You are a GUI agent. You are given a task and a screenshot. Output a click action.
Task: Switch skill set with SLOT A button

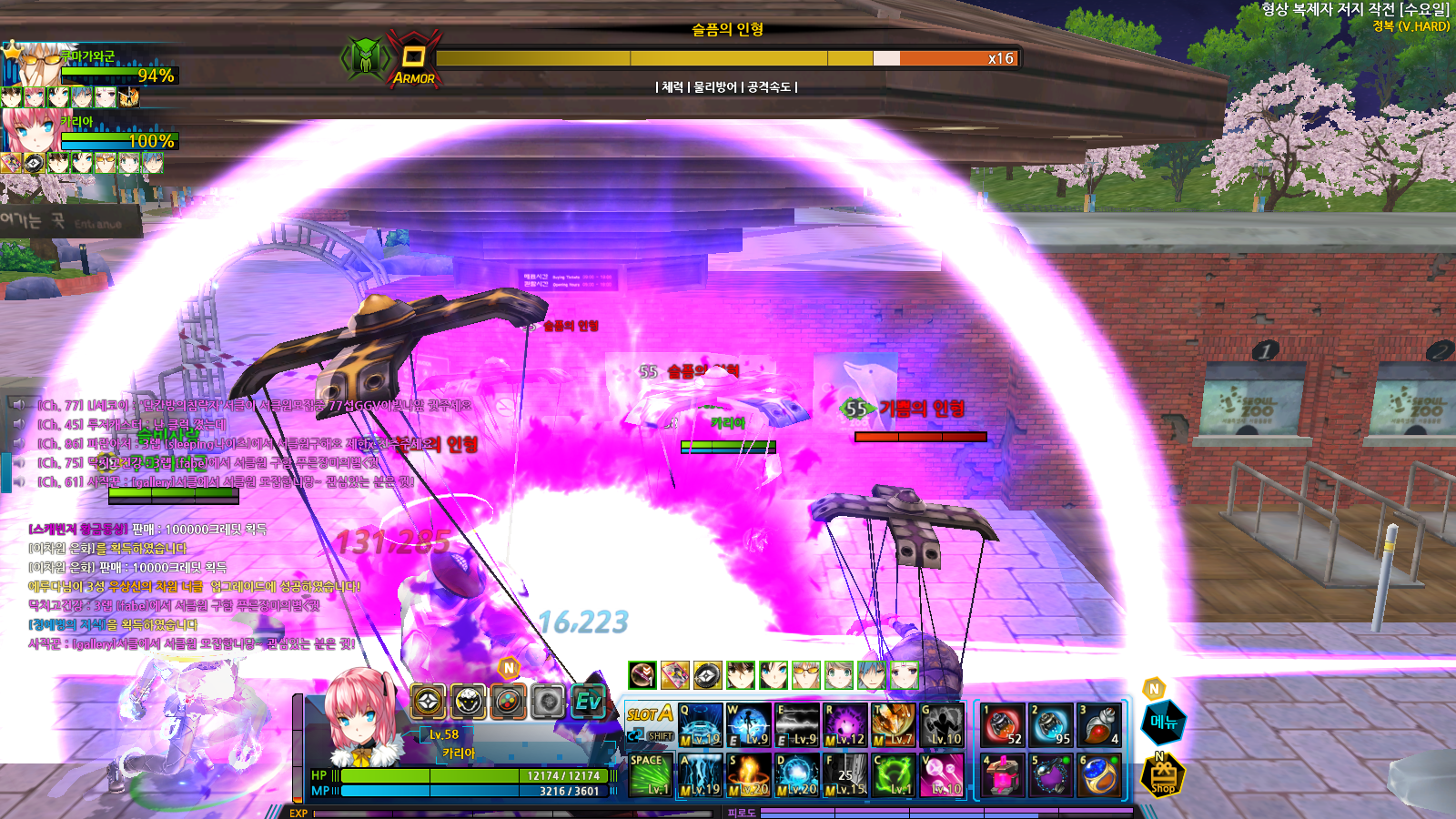(650, 714)
